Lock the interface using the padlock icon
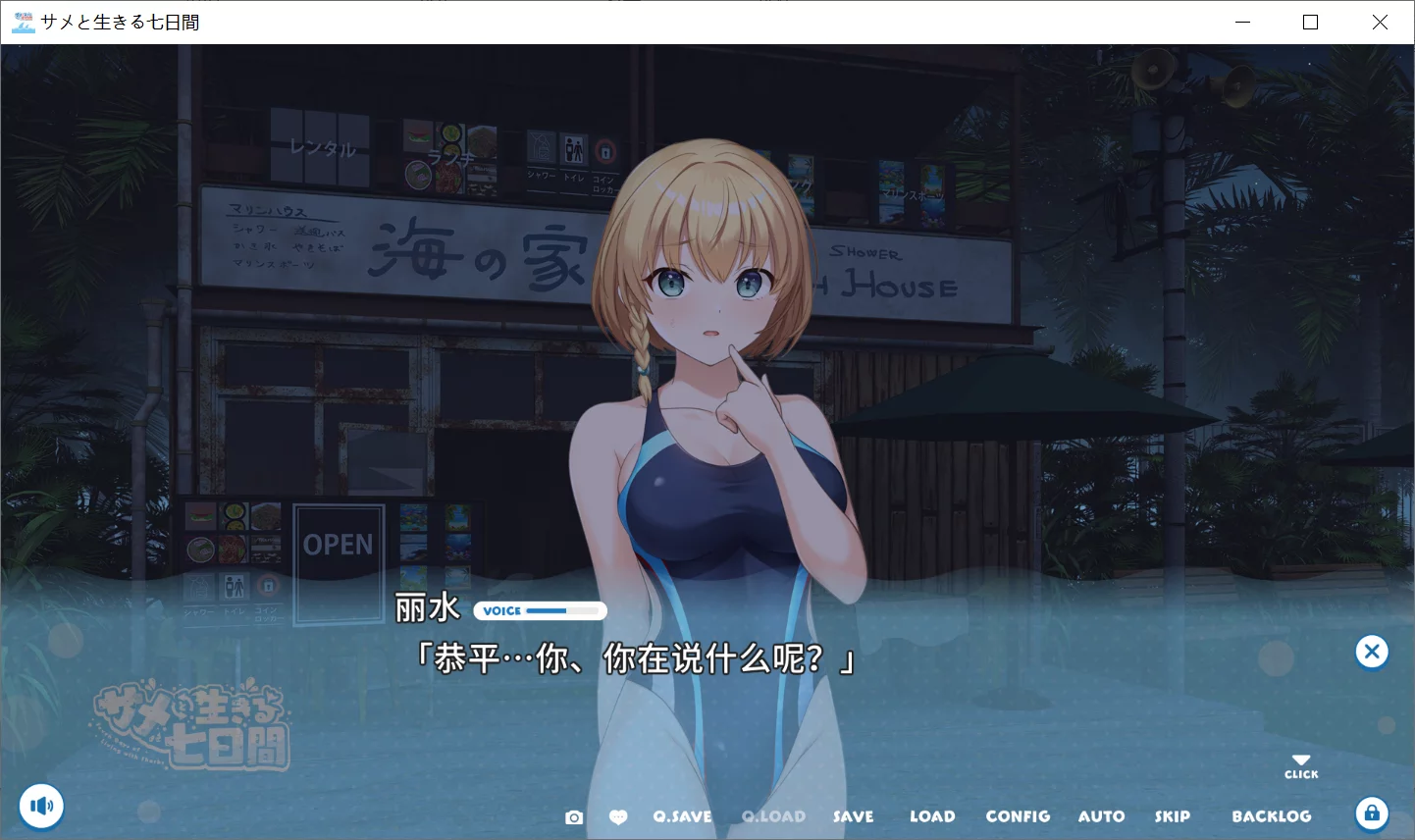Screen dimensions: 1415x840 pyautogui.click(x=1372, y=813)
